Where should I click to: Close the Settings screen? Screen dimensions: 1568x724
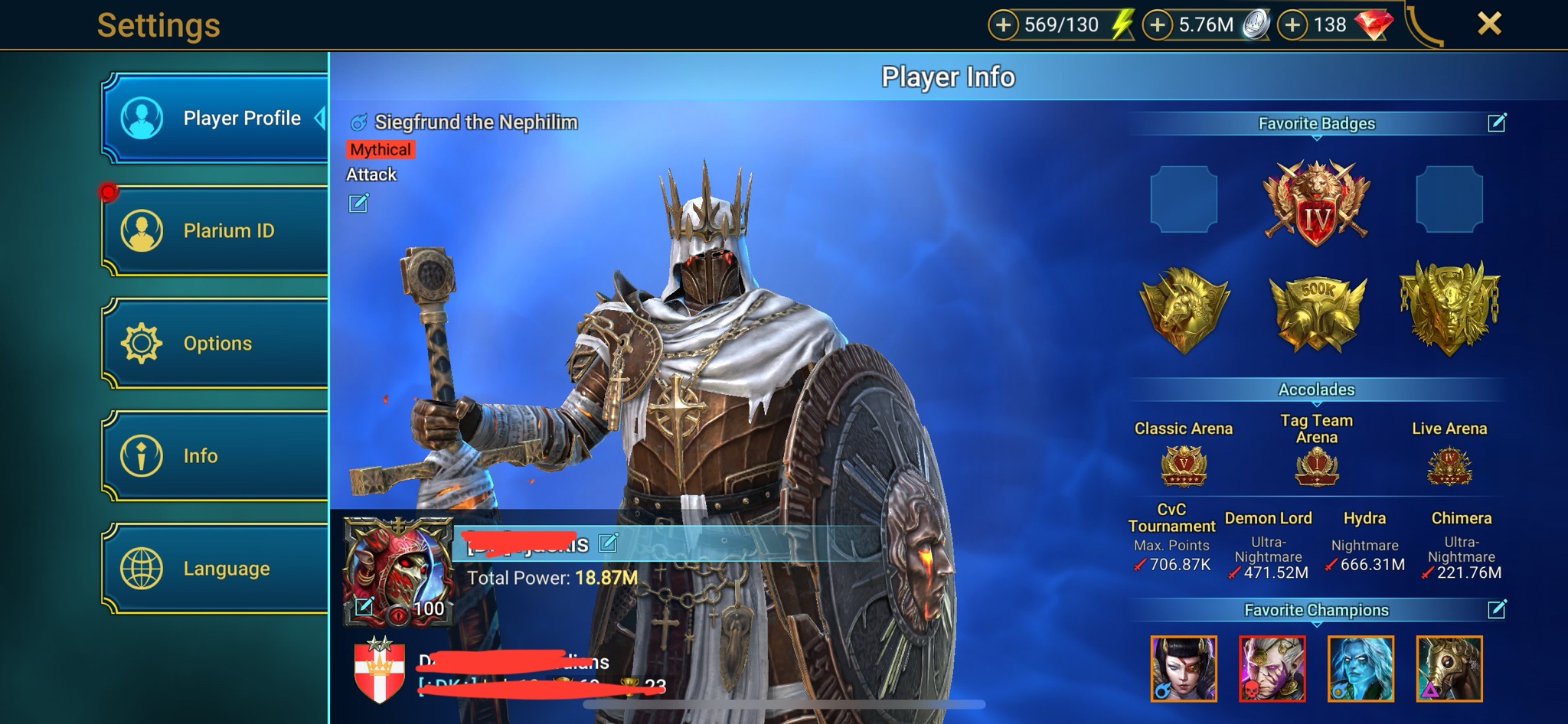[1488, 24]
